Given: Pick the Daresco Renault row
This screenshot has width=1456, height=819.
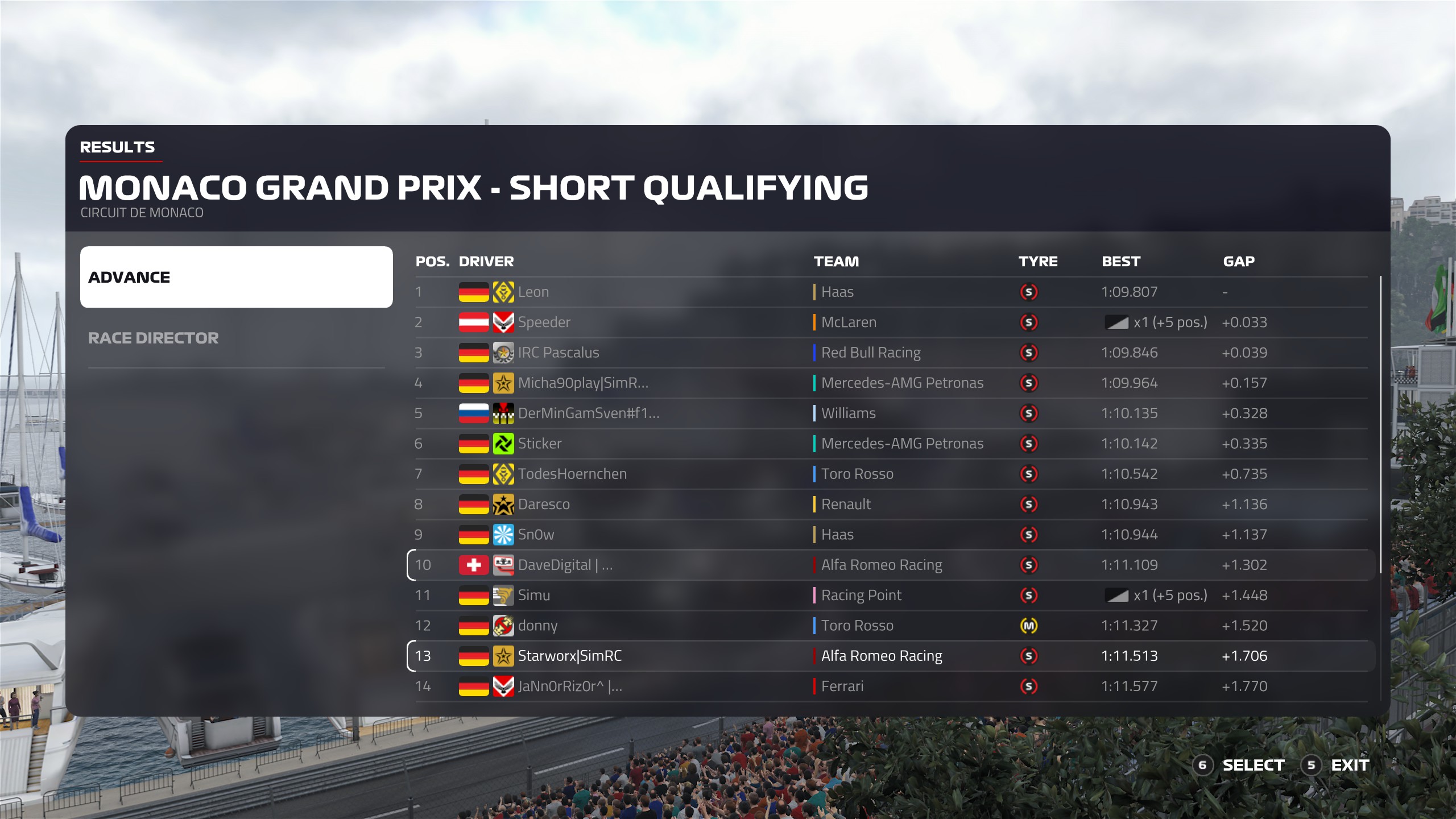Looking at the screenshot, I should [x=891, y=504].
